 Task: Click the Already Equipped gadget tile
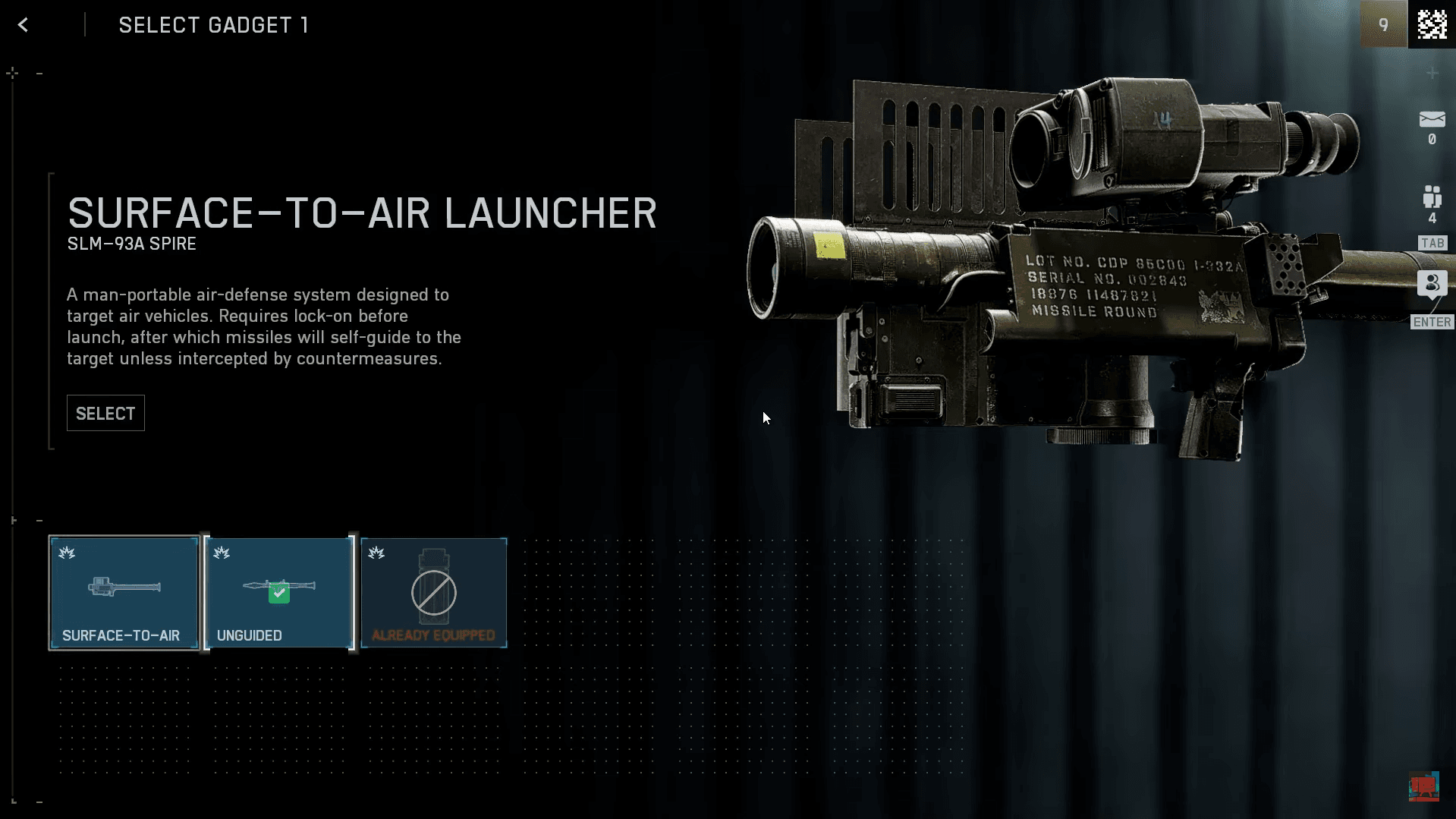434,593
